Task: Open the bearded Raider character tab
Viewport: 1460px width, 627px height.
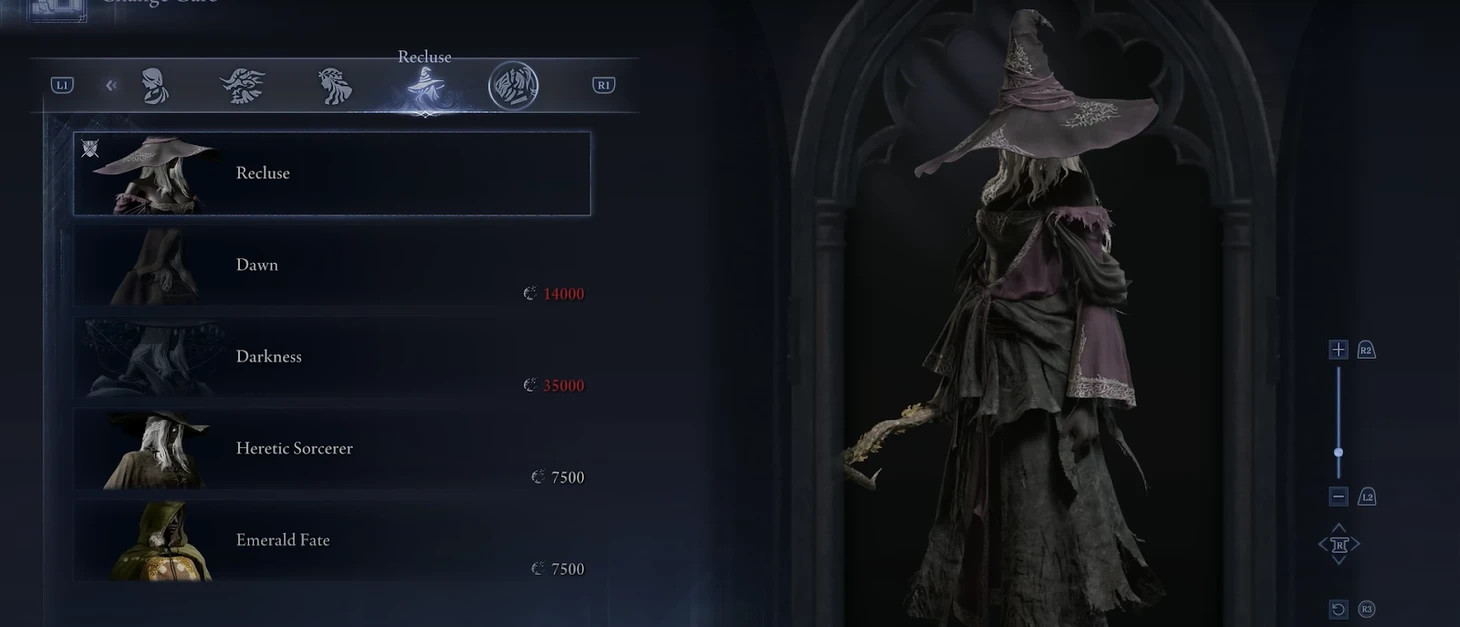Action: point(242,86)
